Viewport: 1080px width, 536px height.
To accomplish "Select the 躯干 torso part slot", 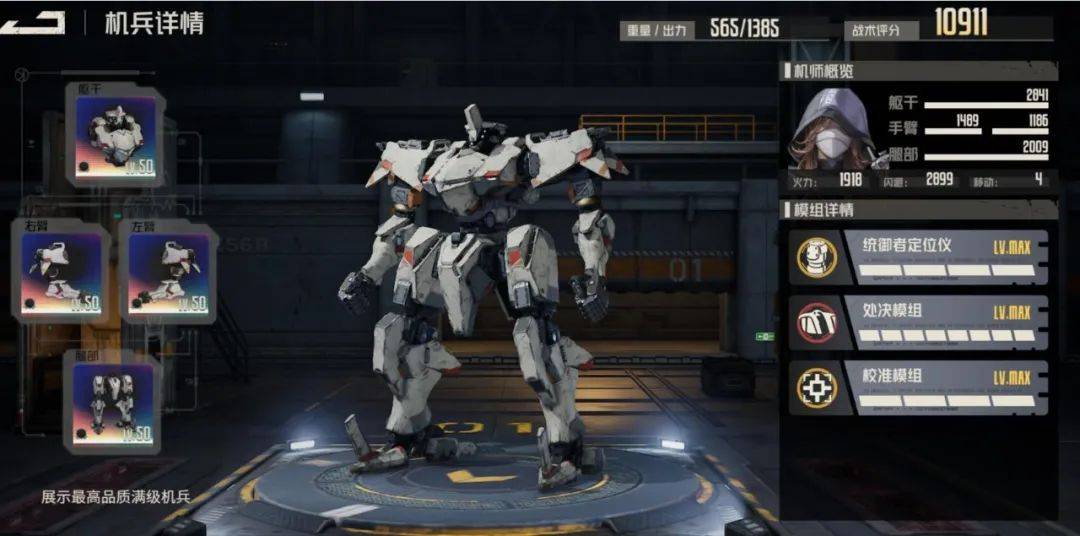I will pyautogui.click(x=116, y=136).
